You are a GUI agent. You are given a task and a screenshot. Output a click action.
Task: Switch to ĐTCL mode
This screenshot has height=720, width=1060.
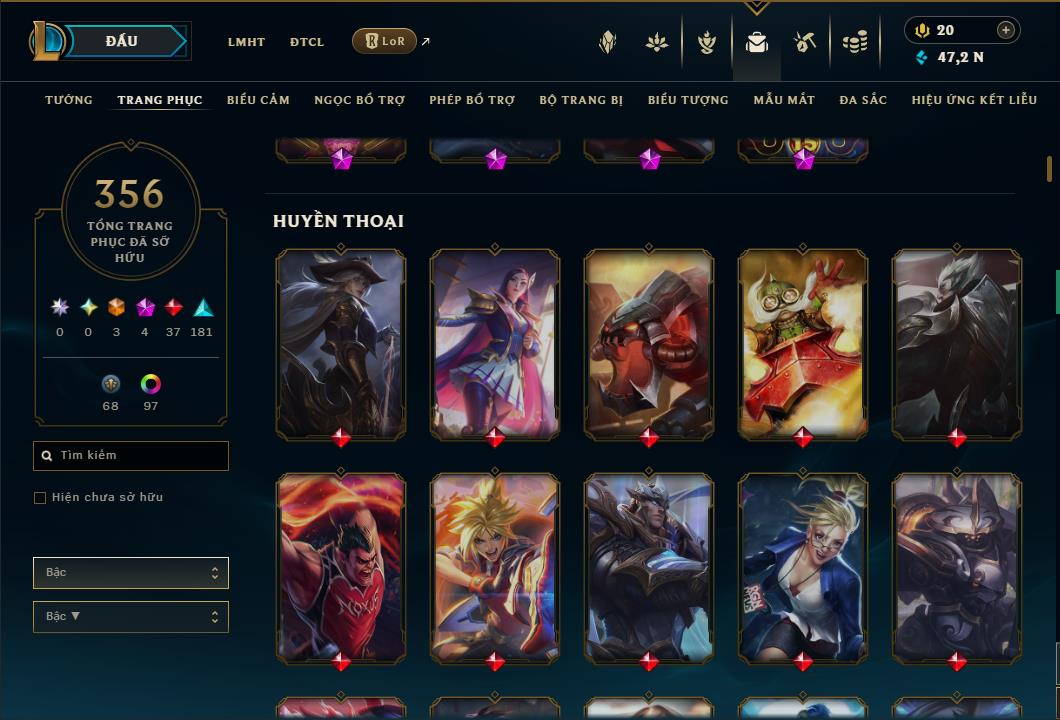point(307,42)
